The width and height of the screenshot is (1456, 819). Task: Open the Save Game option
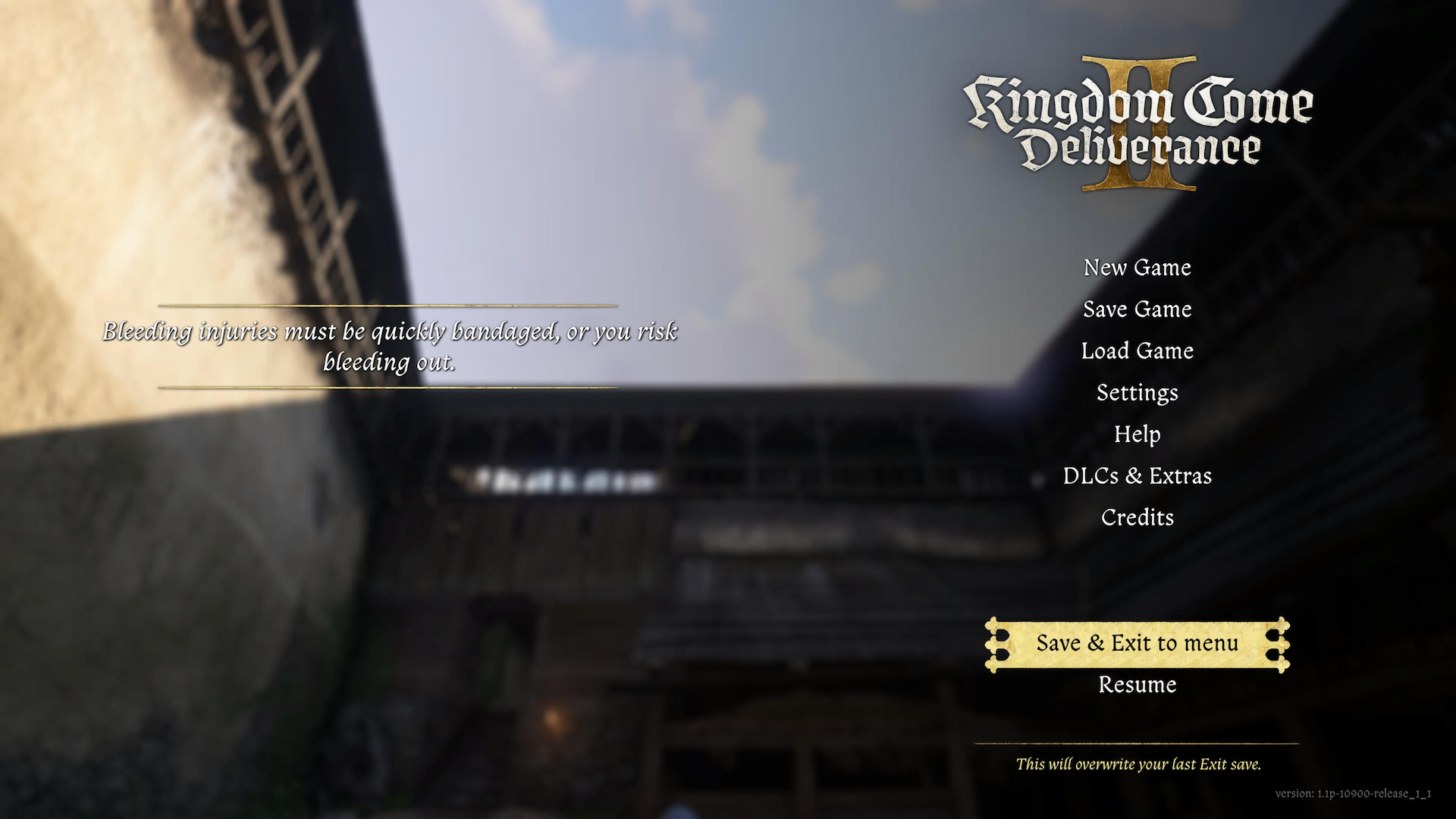click(x=1137, y=309)
